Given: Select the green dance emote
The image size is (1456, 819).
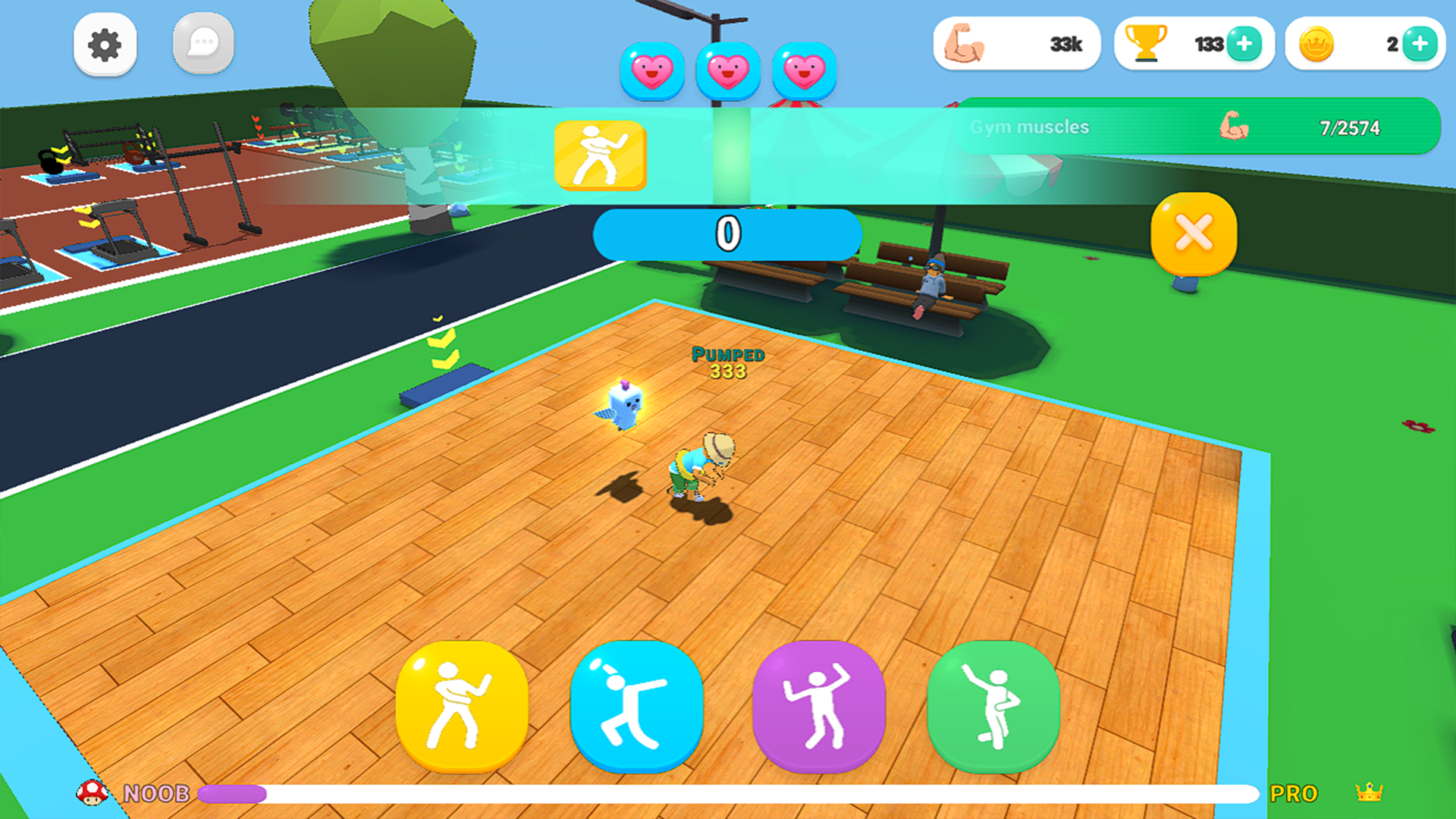Looking at the screenshot, I should coord(993,705).
